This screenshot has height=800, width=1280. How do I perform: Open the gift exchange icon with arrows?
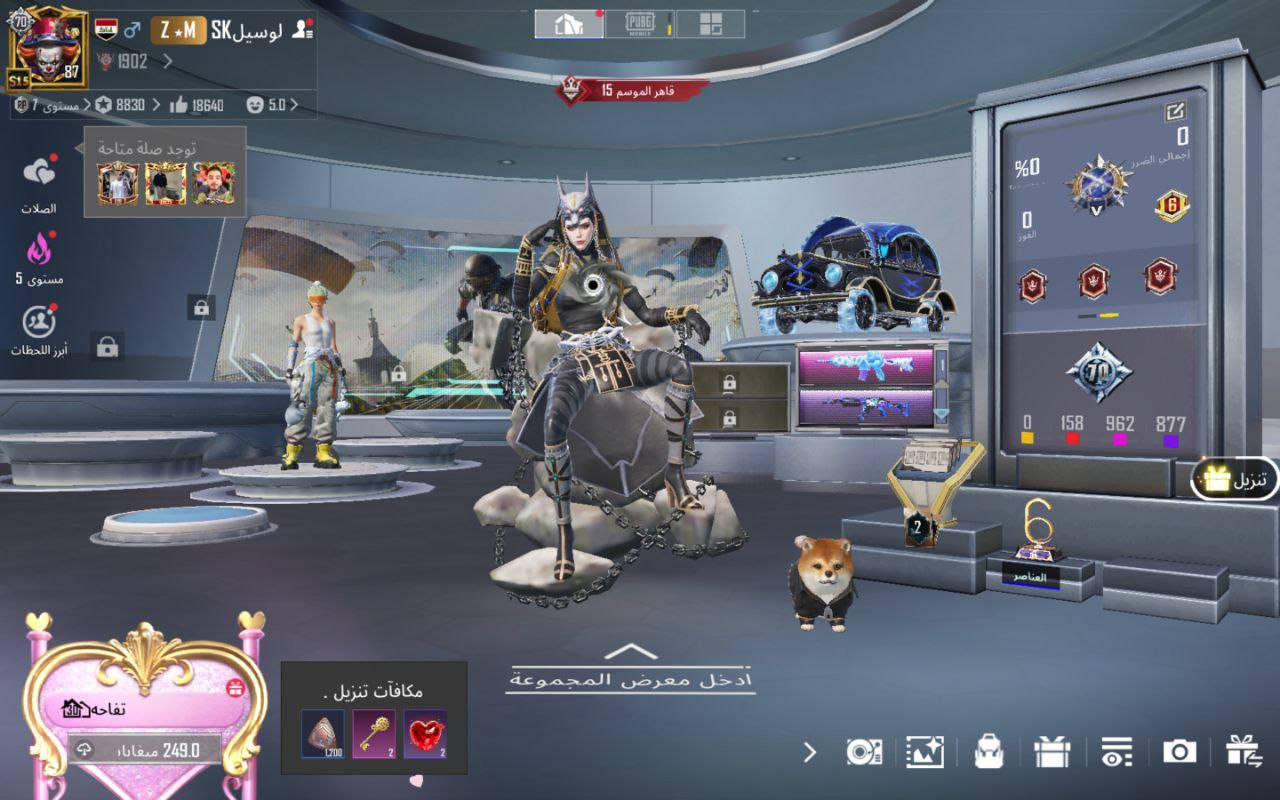pyautogui.click(x=1244, y=752)
